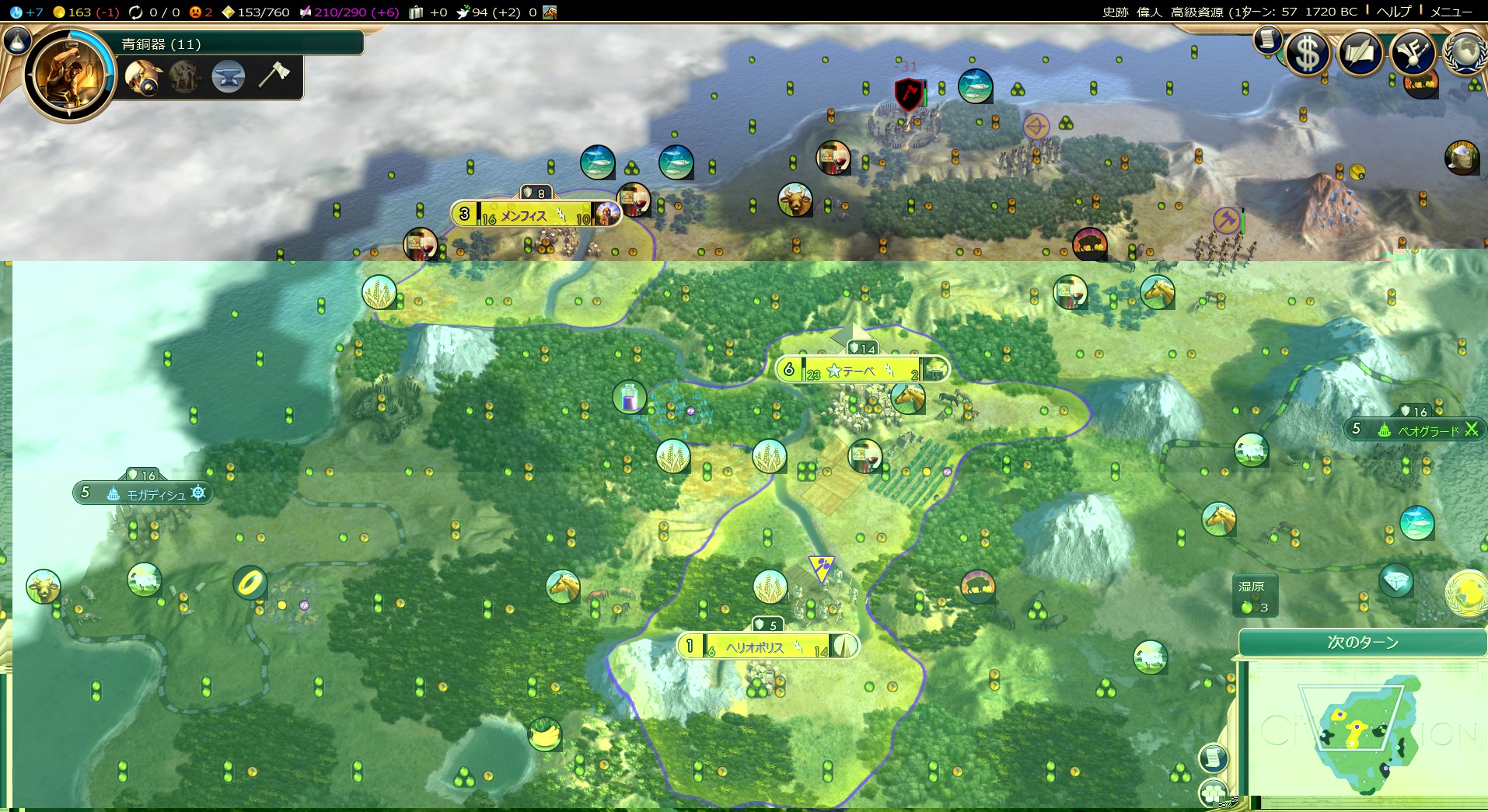Open the globe diplomacy overview
The image size is (1488, 812).
[x=1465, y=53]
